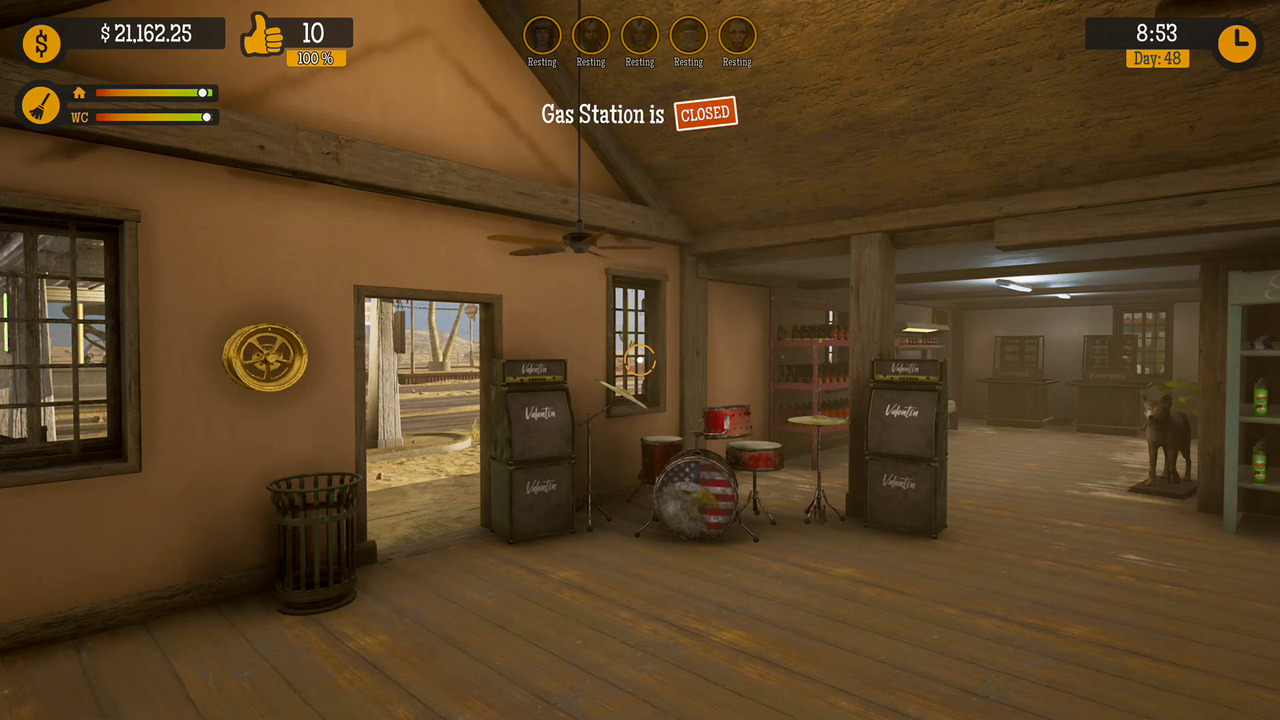The width and height of the screenshot is (1280, 720).
Task: Open the broom cleanliness indicator
Action: [x=41, y=104]
